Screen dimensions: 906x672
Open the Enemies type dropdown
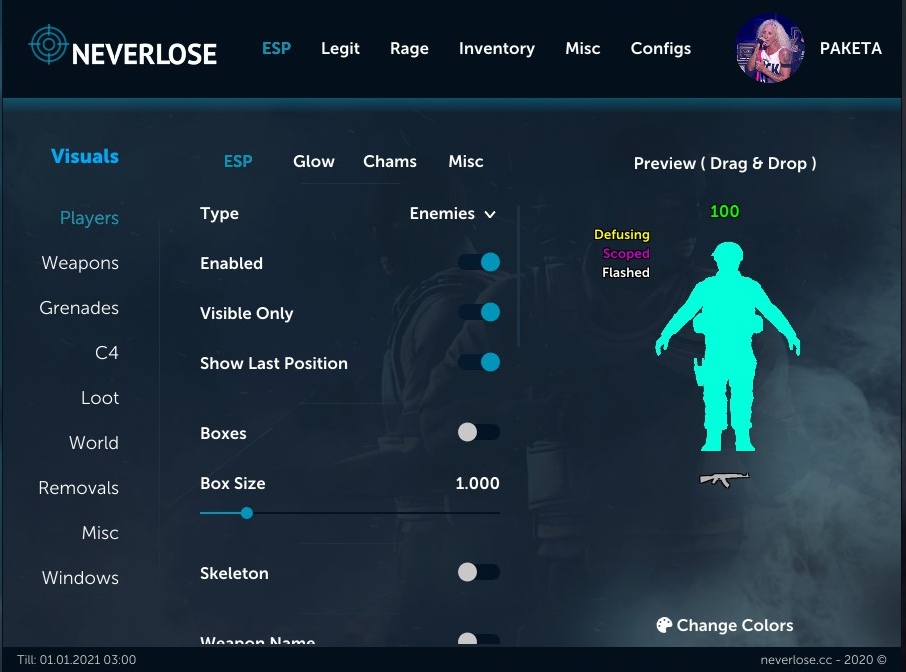tap(453, 214)
